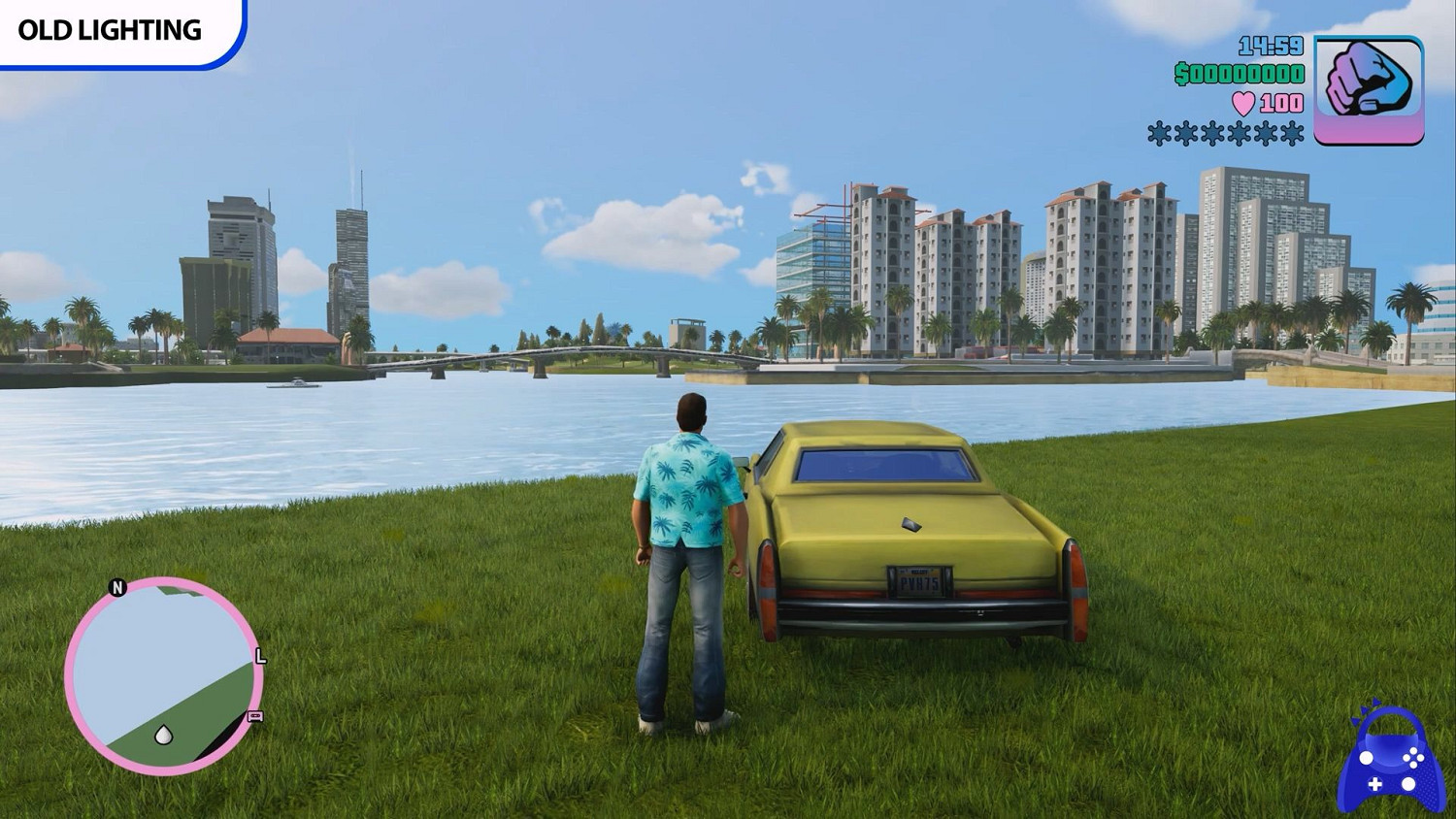
Task: Click the north compass marker on the minimap
Action: (x=117, y=586)
